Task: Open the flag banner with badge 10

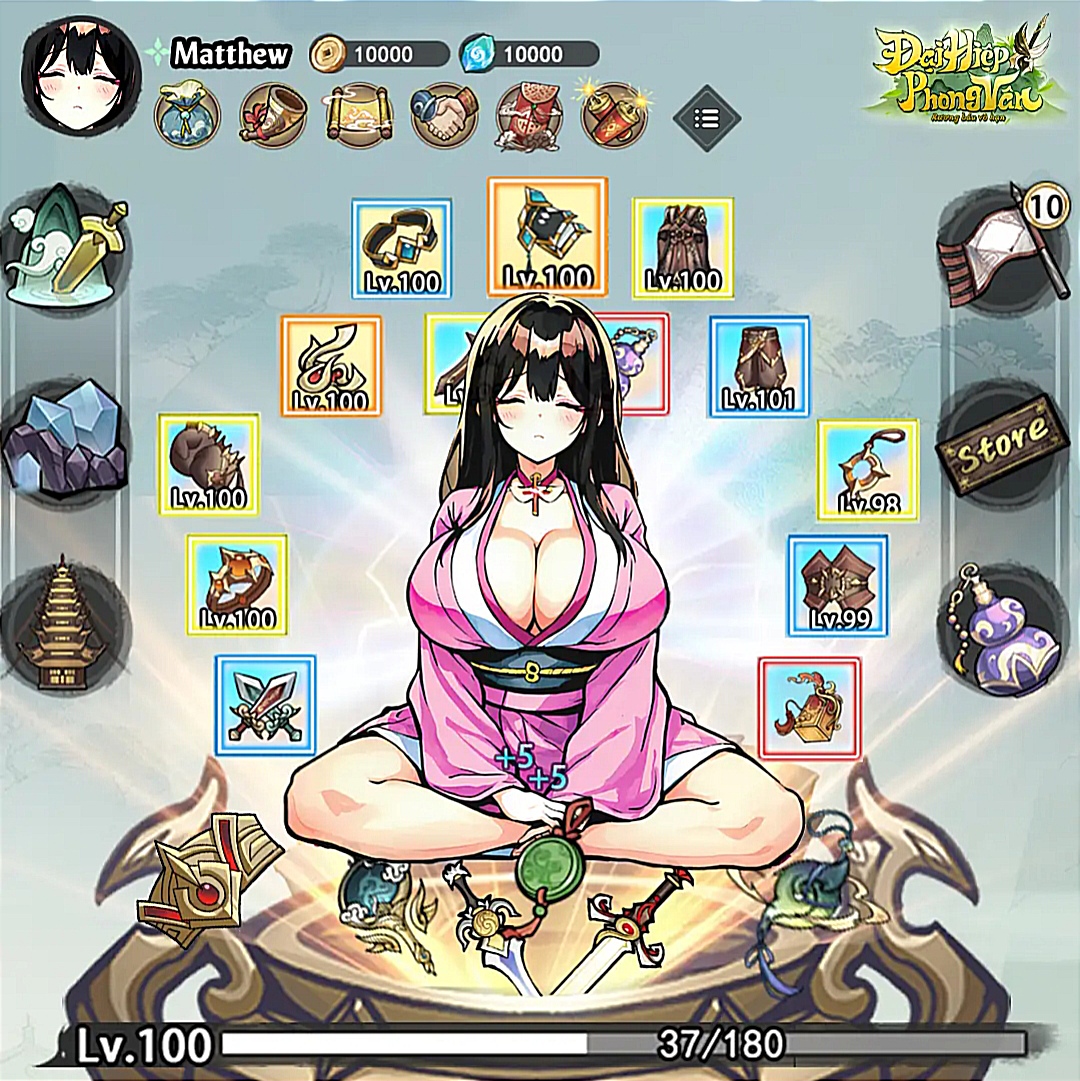Action: click(x=1000, y=245)
